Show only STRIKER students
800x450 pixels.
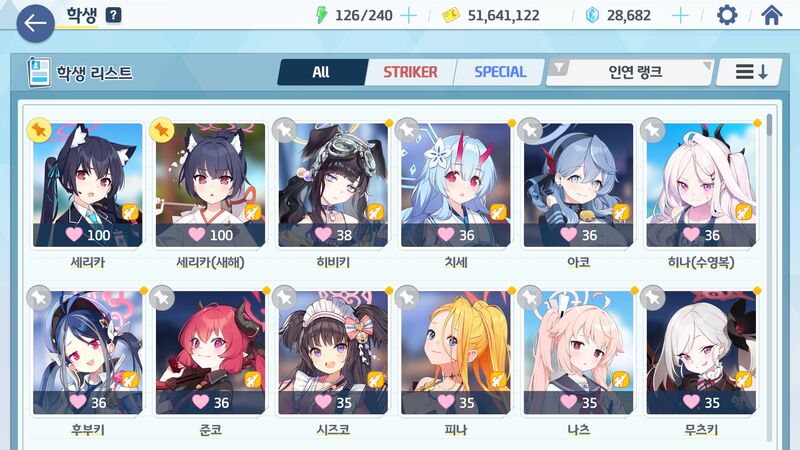tap(410, 72)
